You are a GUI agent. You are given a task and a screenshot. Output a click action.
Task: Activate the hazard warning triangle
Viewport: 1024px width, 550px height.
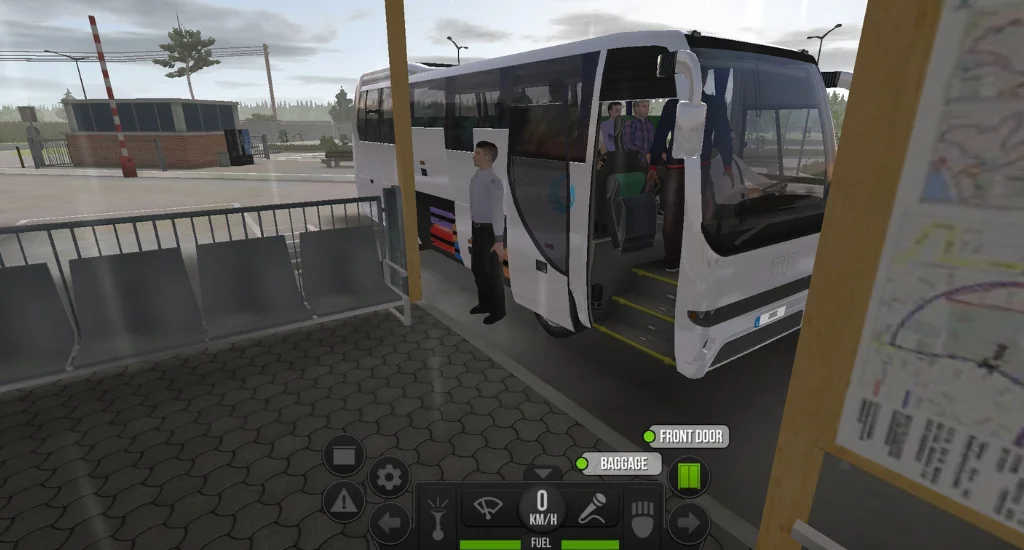point(343,501)
